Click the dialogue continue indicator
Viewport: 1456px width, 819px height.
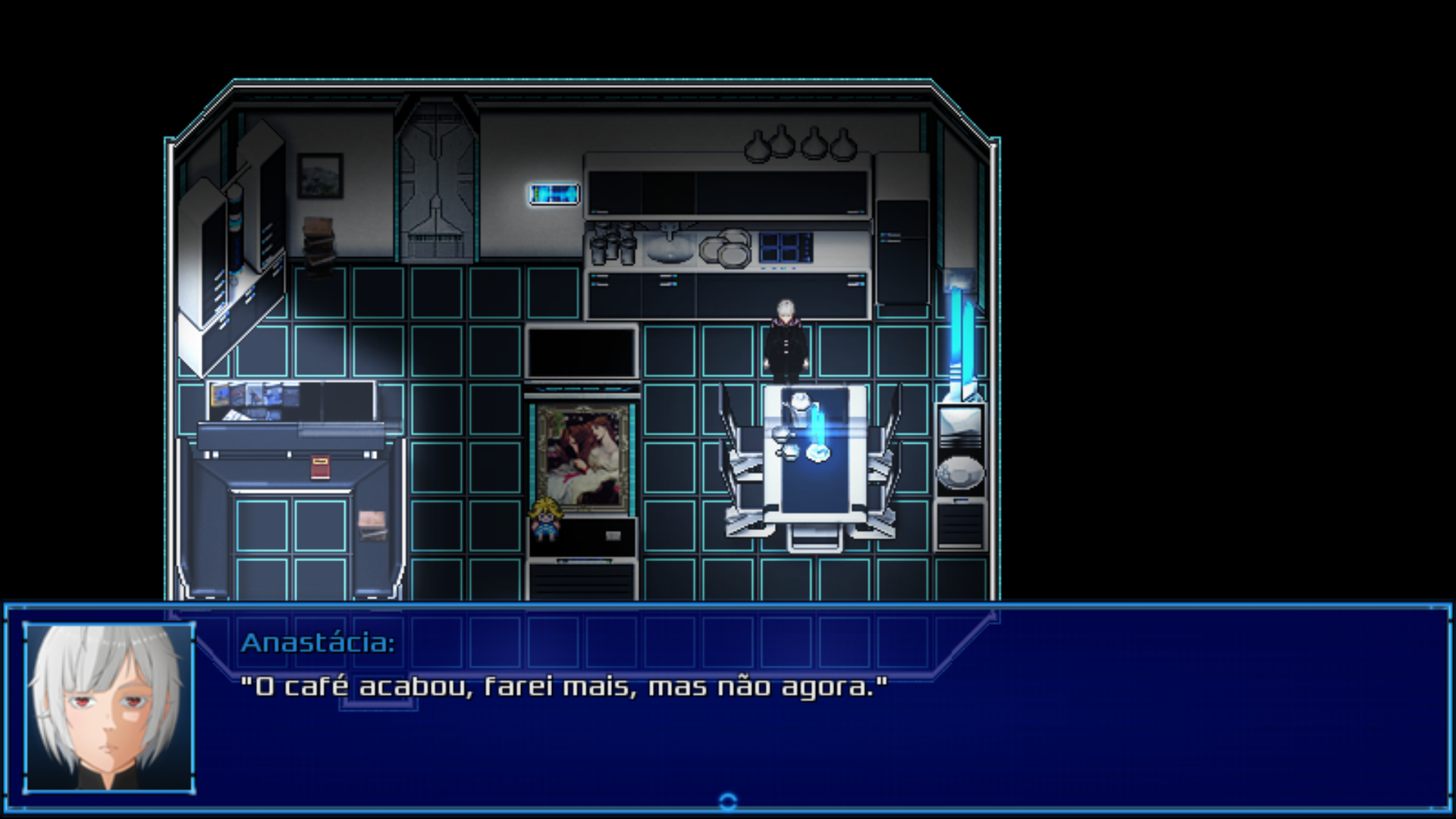727,801
